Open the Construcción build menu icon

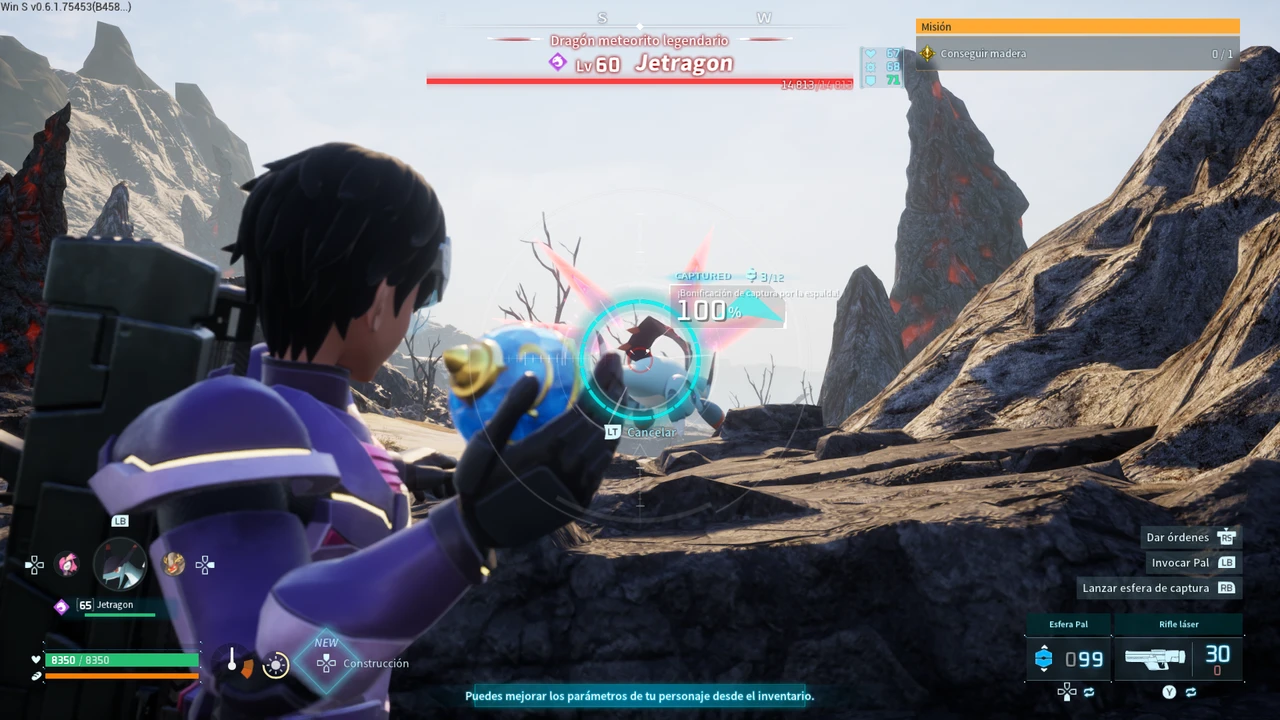326,663
